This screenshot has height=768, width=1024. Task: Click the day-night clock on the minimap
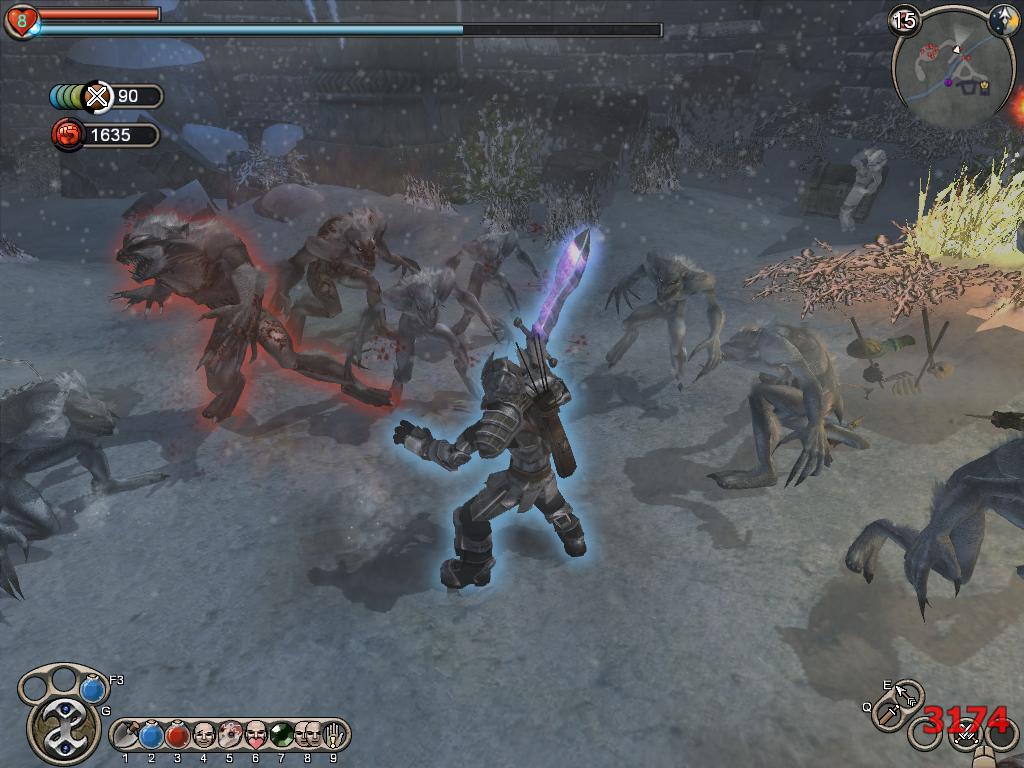click(1003, 21)
